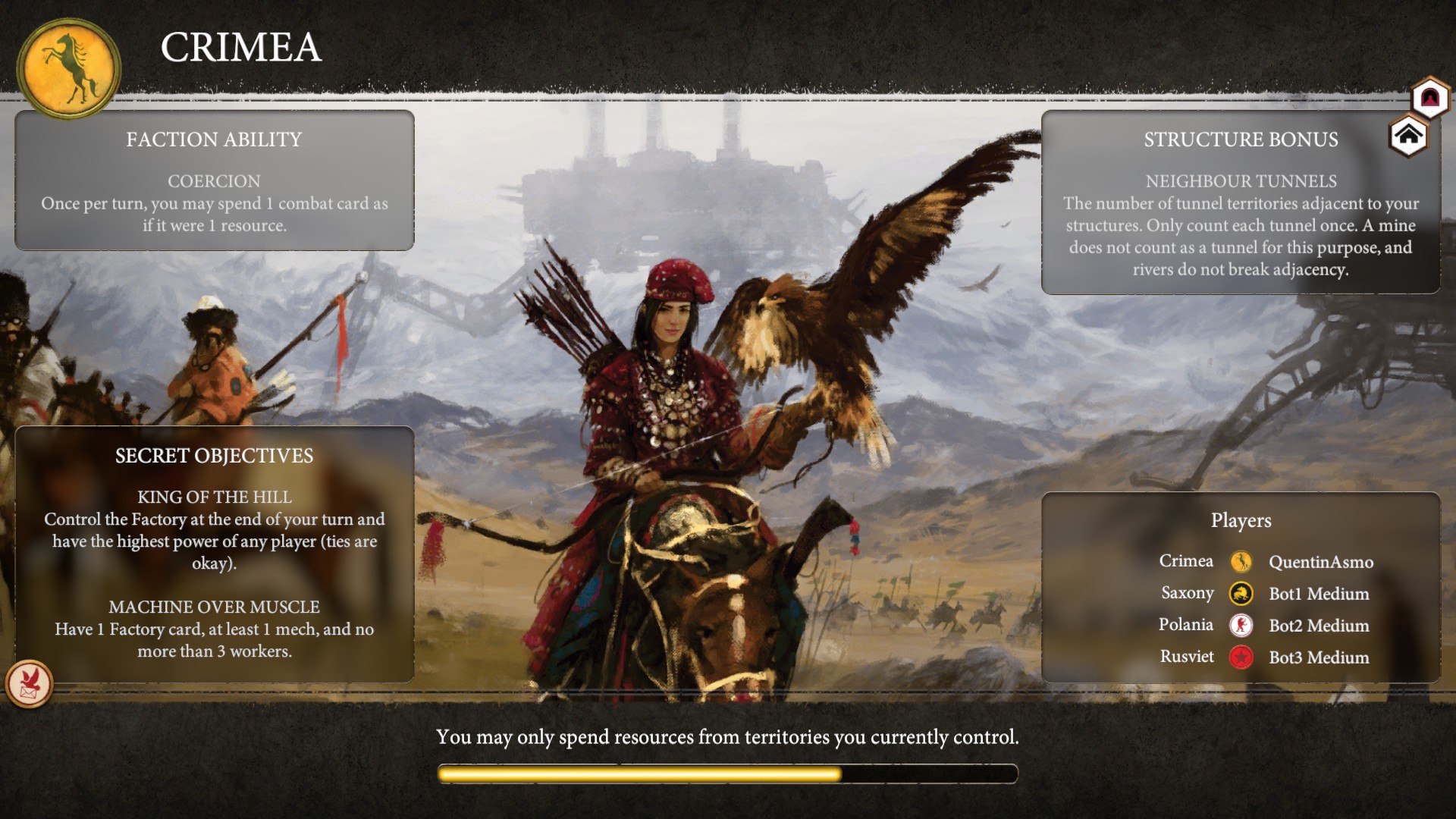Select the Saxony wolf faction icon
The width and height of the screenshot is (1456, 819).
click(1242, 594)
